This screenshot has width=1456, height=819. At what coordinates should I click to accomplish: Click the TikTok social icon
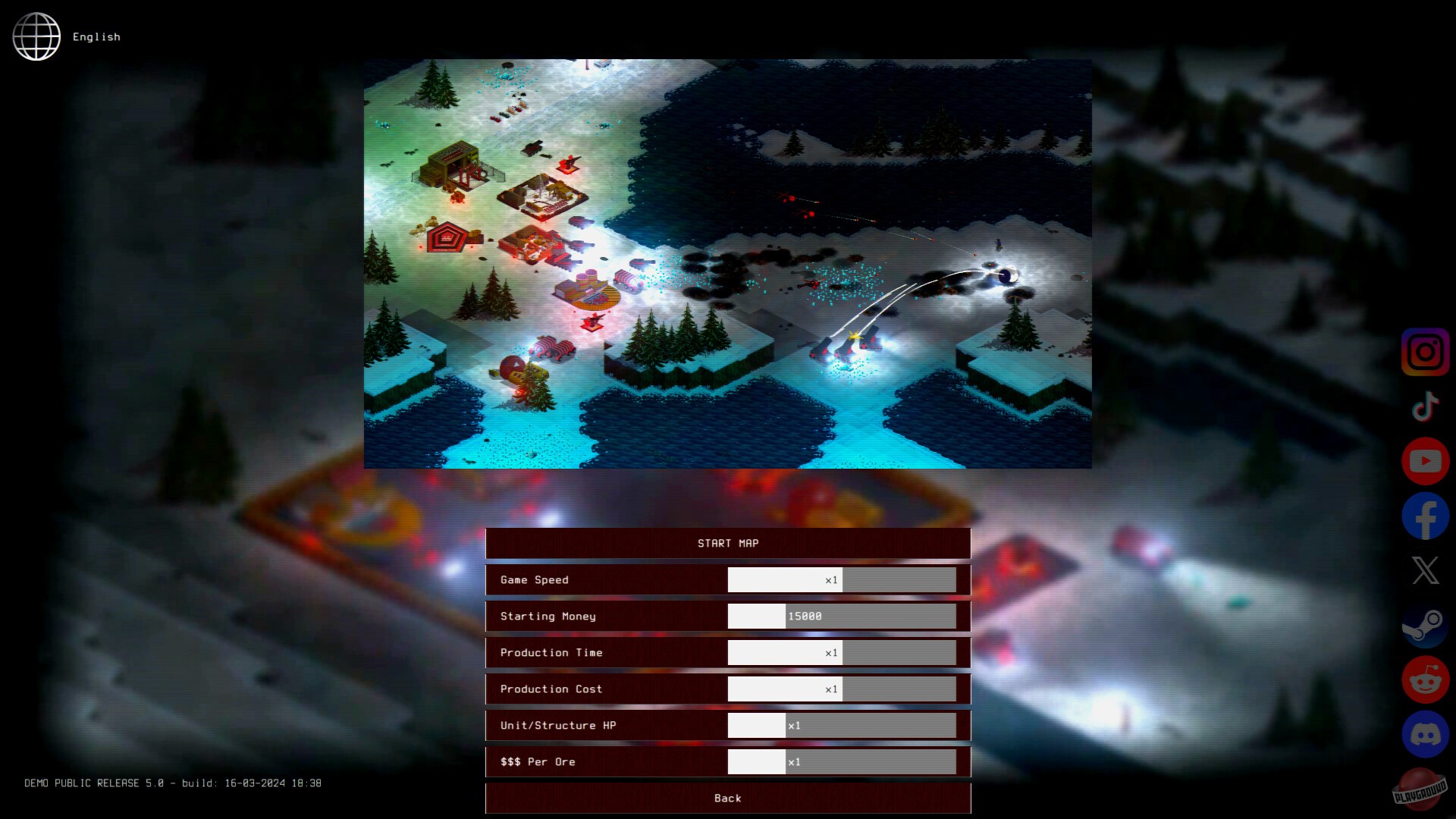click(1424, 406)
